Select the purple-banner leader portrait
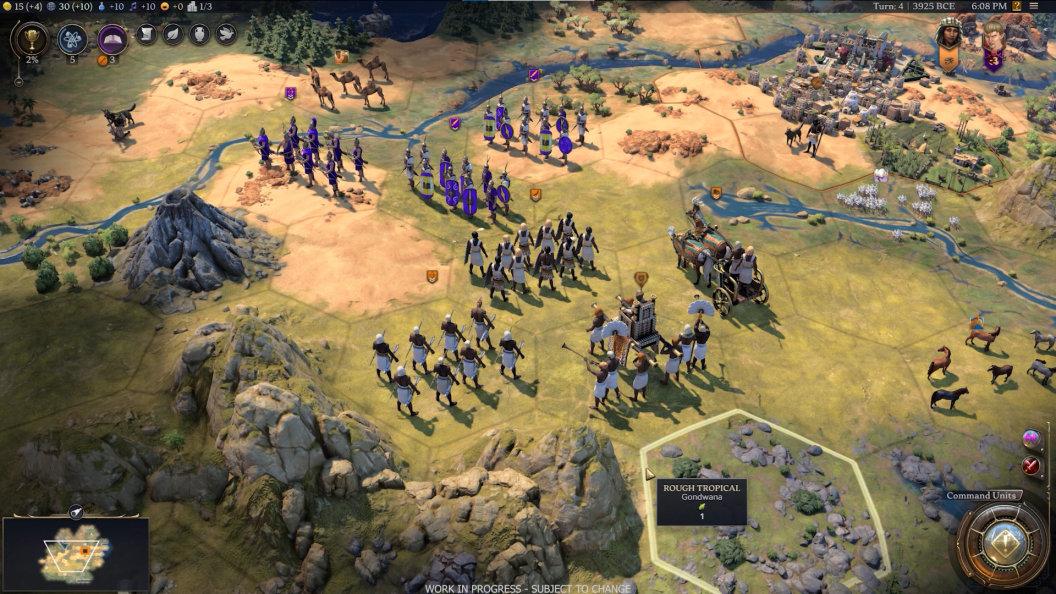 (x=993, y=44)
